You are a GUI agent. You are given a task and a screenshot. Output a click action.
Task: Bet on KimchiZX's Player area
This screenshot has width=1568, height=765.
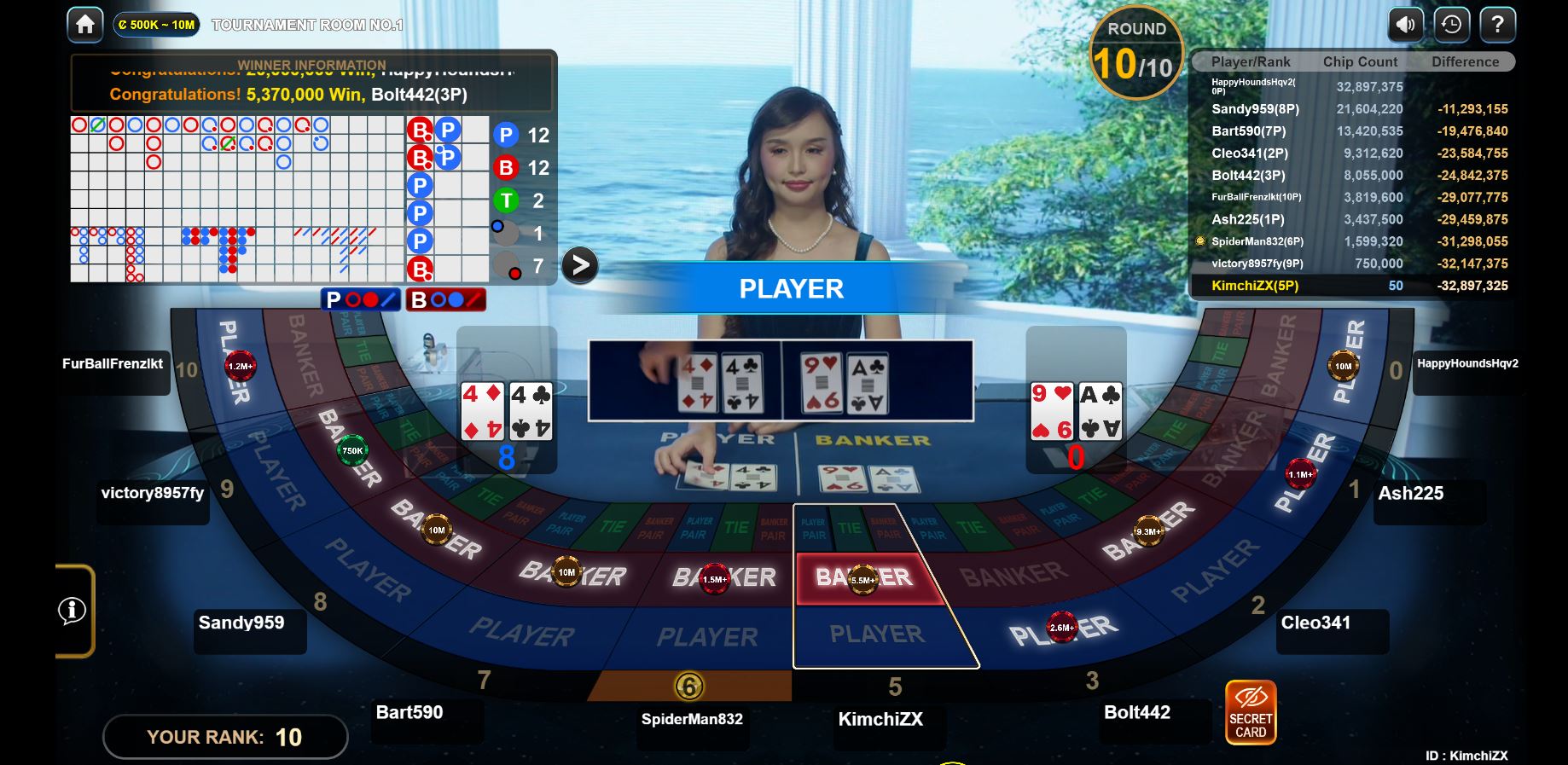point(879,635)
